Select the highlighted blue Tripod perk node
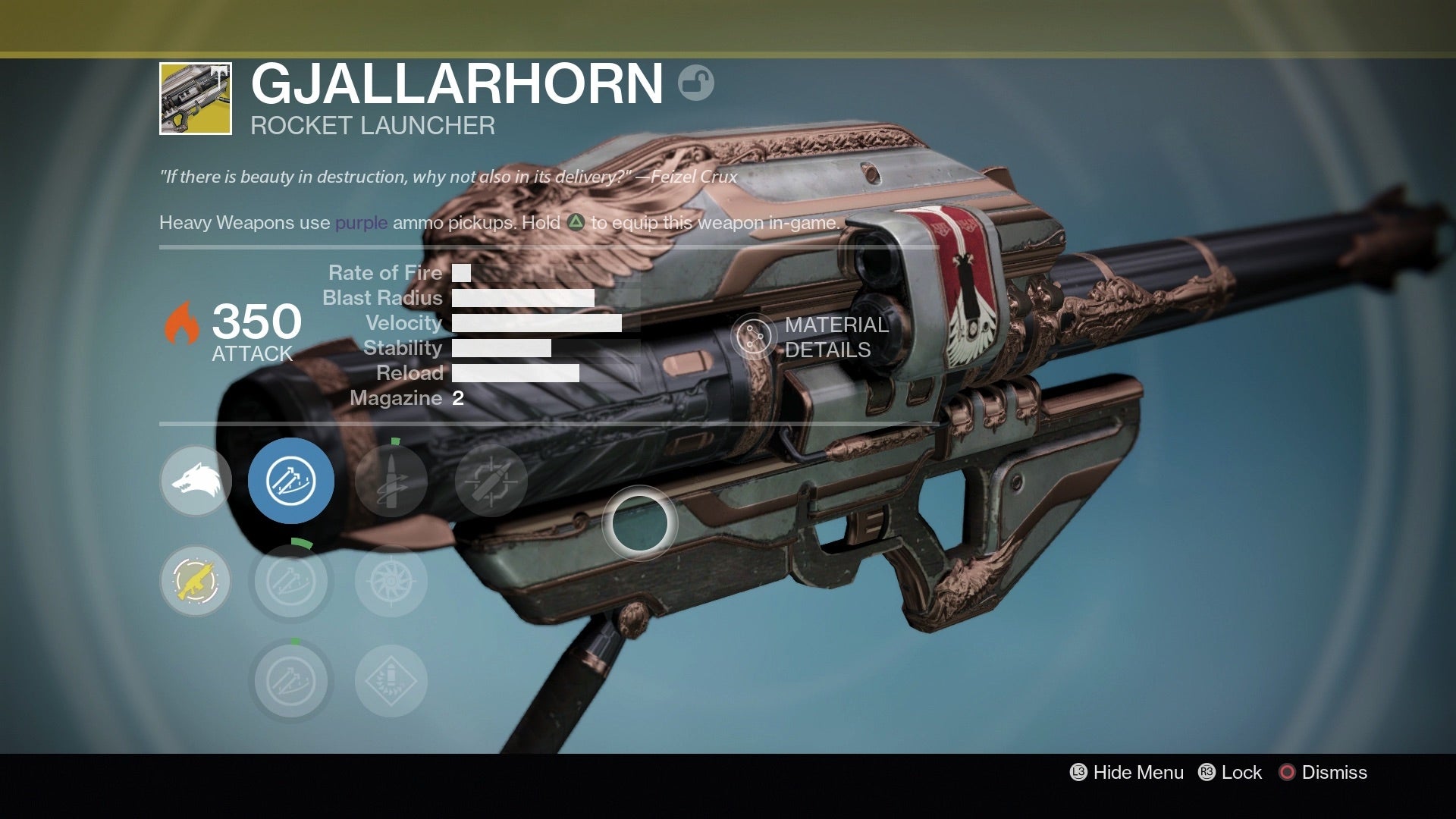Screen dimensions: 1456x819 point(292,479)
